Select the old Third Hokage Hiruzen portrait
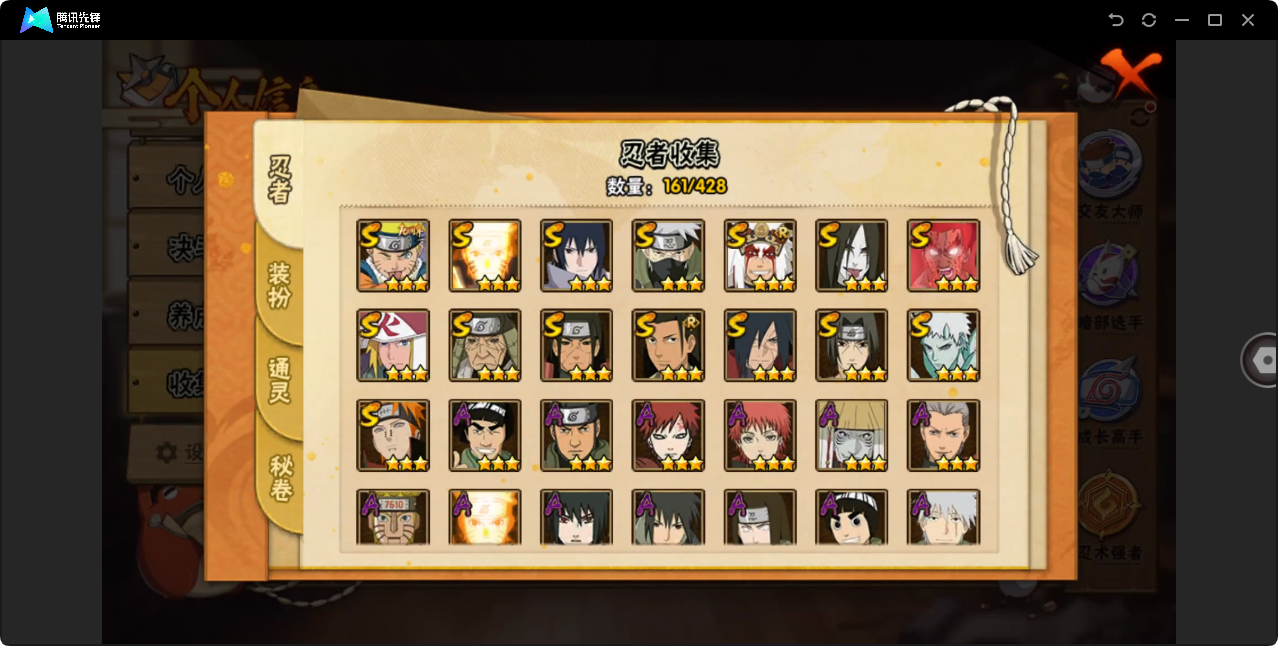The width and height of the screenshot is (1278, 646). tap(485, 346)
